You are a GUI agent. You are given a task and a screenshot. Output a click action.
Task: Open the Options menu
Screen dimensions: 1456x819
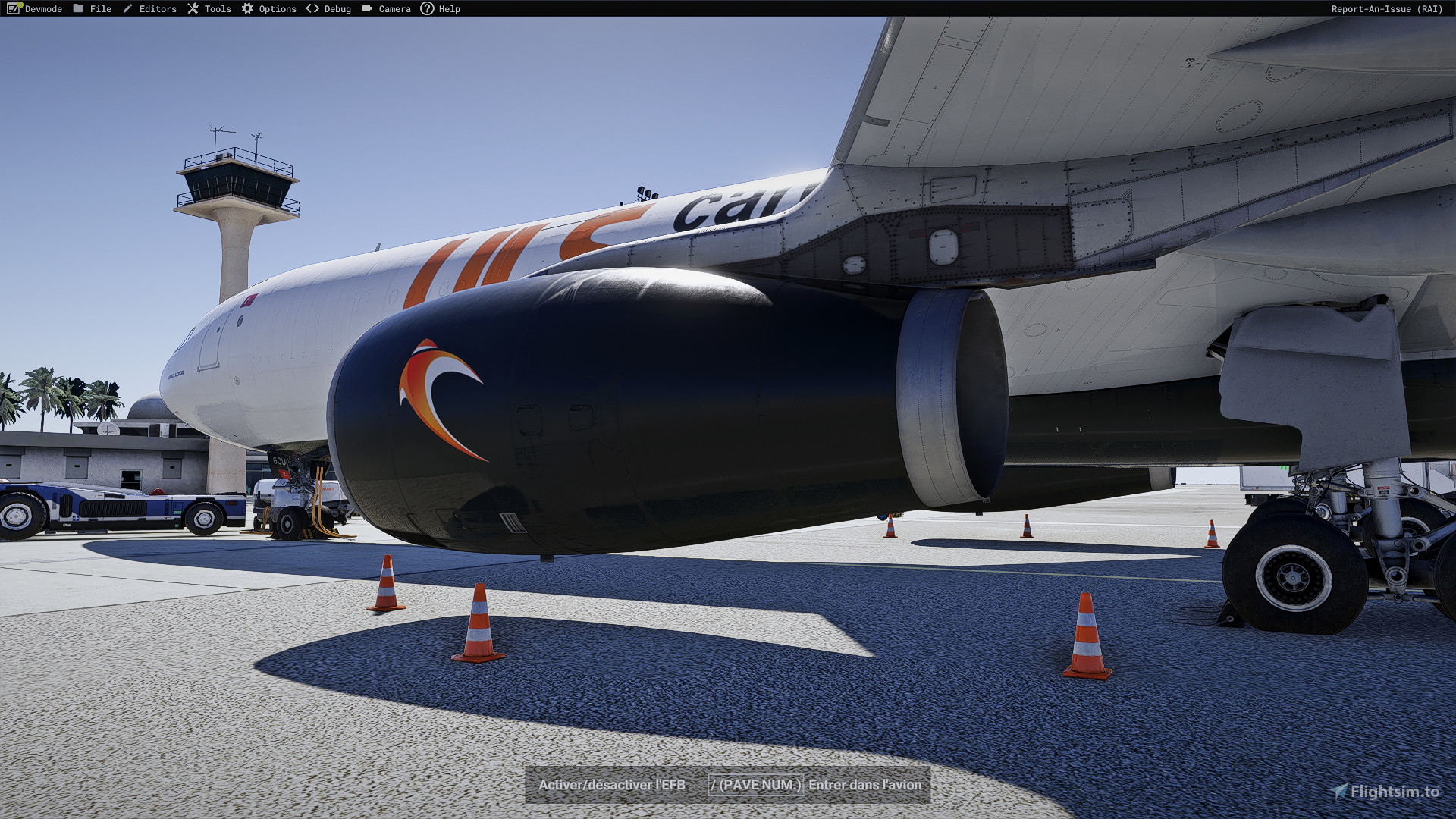click(277, 8)
